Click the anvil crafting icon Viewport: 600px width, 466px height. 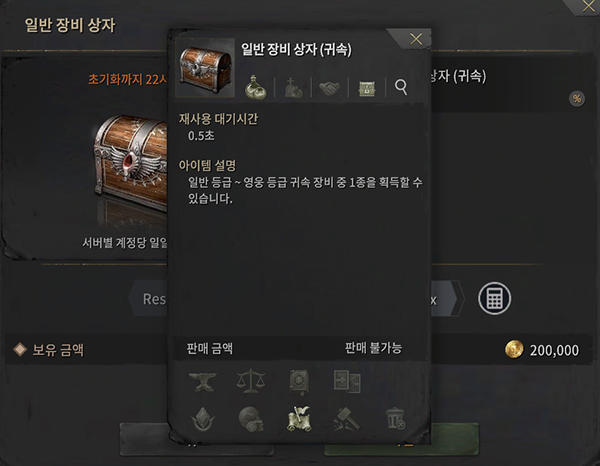click(201, 380)
